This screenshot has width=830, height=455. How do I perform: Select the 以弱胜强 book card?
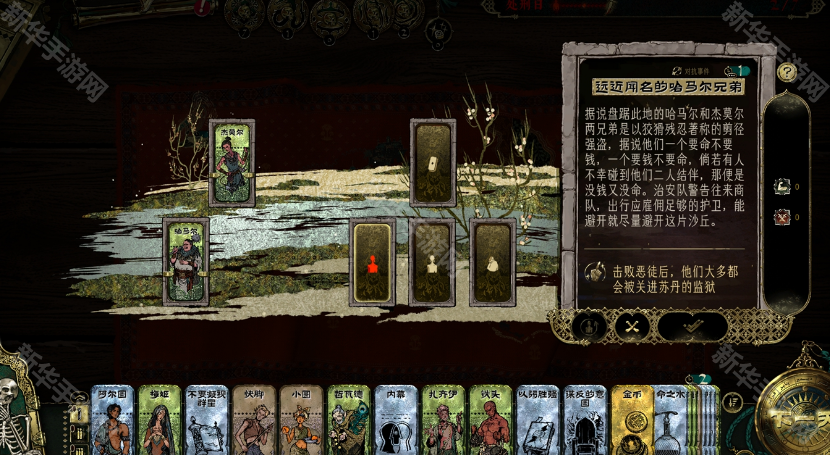tap(537, 421)
